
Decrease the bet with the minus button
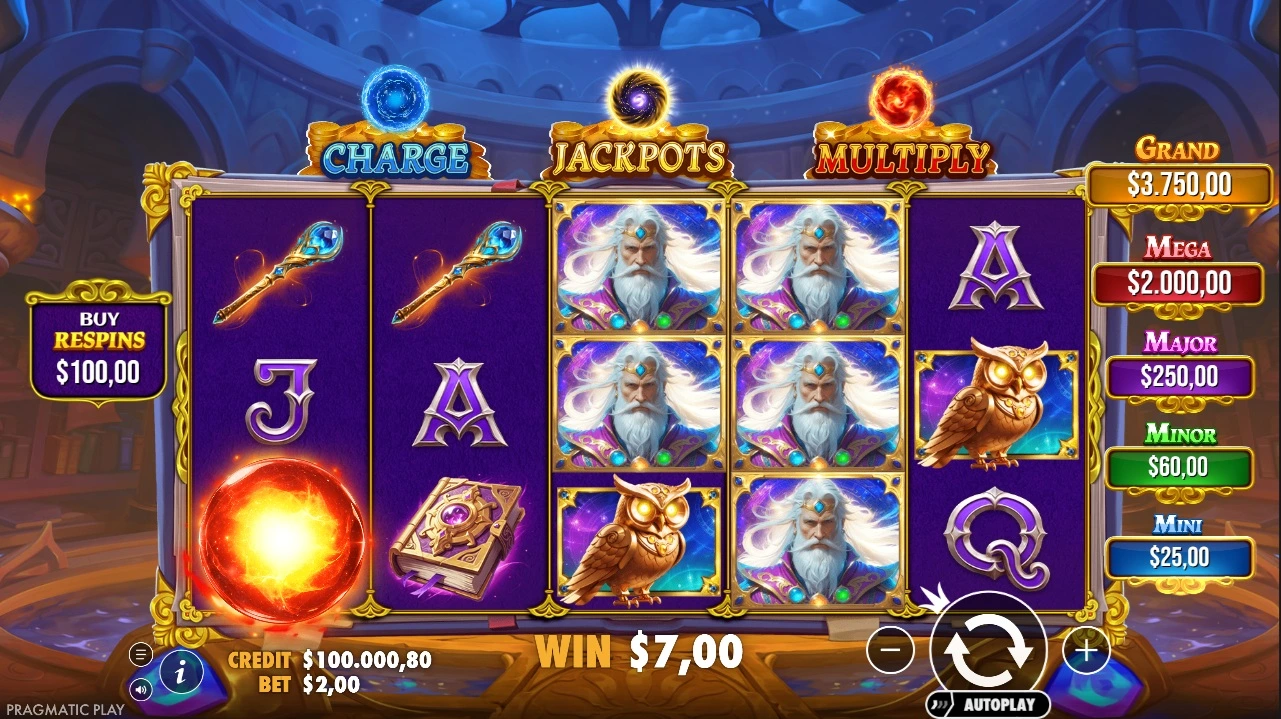pos(890,651)
